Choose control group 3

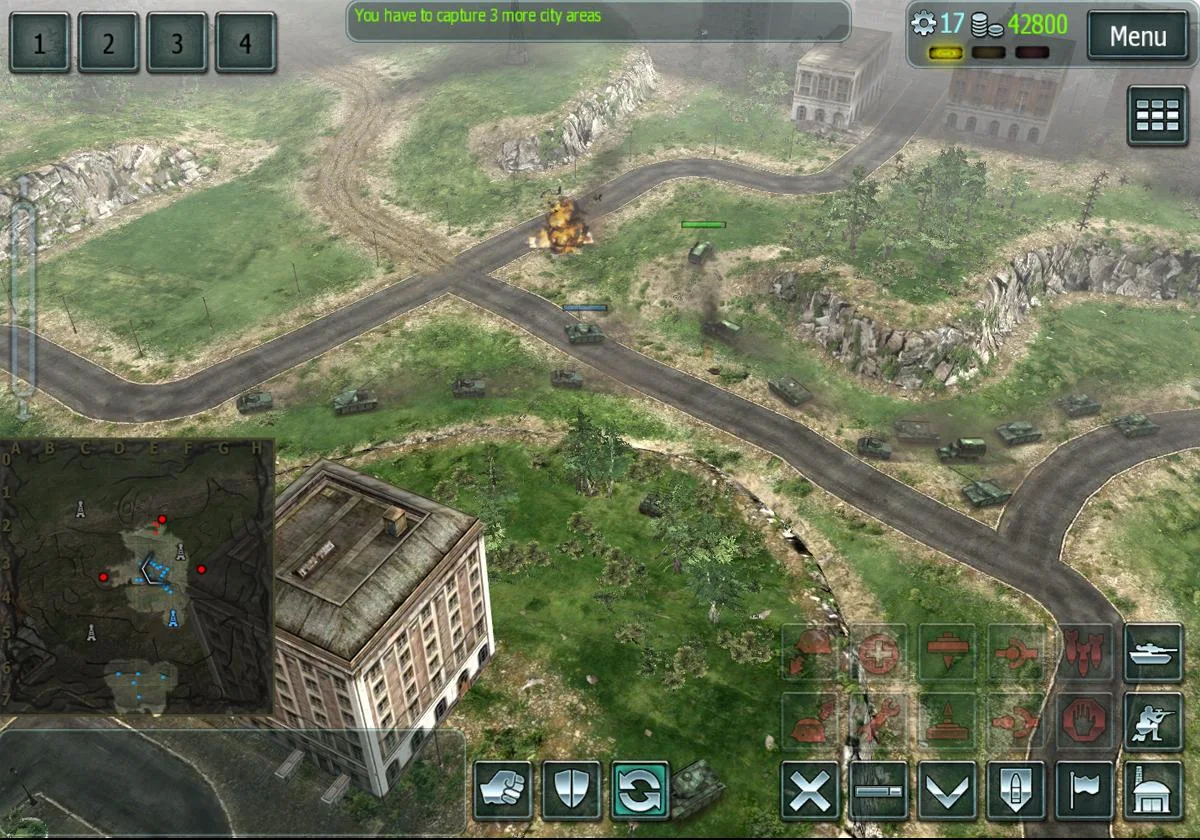pyautogui.click(x=177, y=43)
